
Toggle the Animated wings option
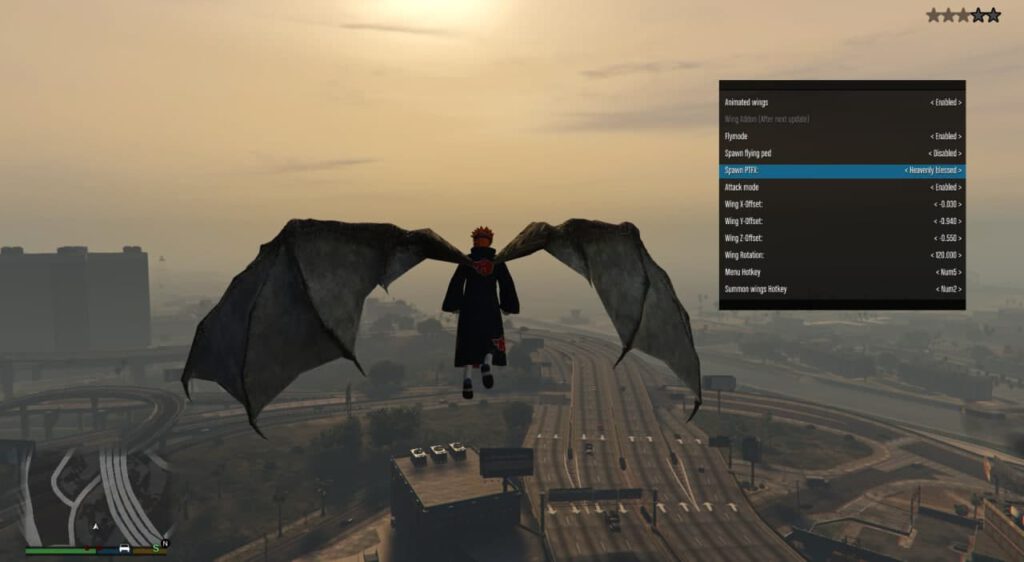841,102
